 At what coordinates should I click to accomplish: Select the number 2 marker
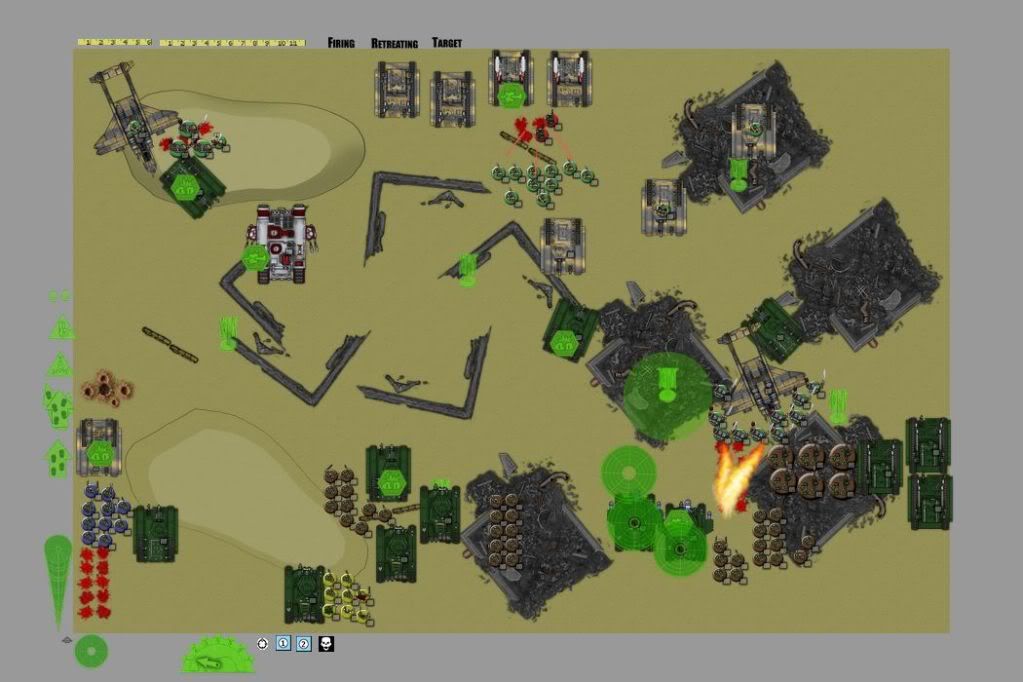tap(304, 644)
